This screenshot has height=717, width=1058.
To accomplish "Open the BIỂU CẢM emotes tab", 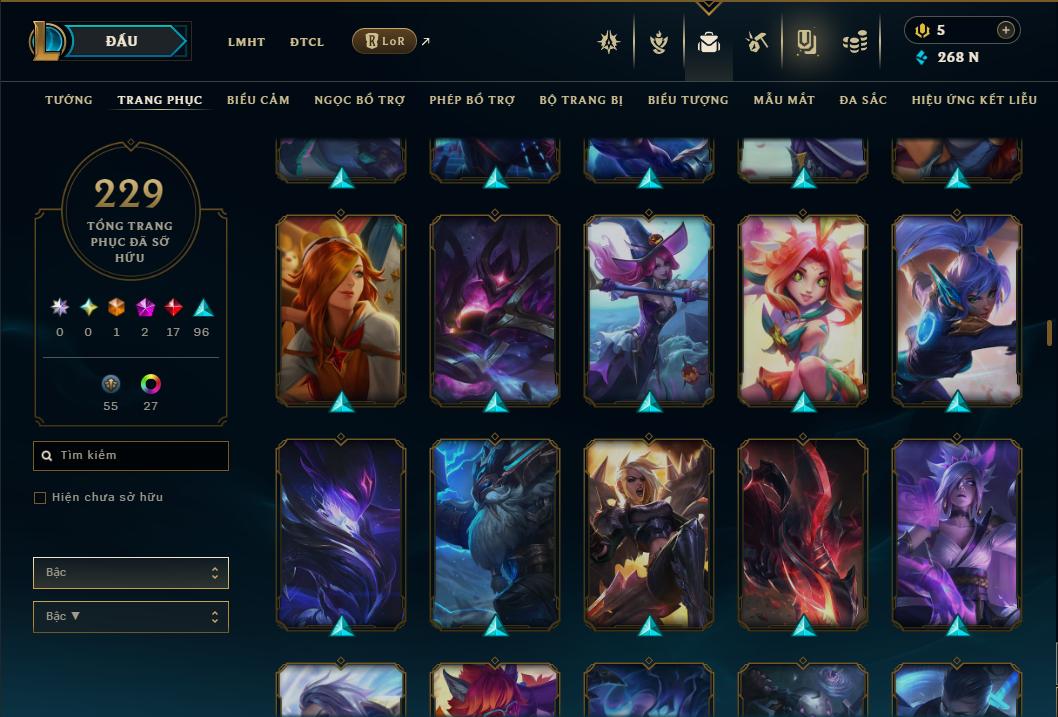I will (x=258, y=100).
